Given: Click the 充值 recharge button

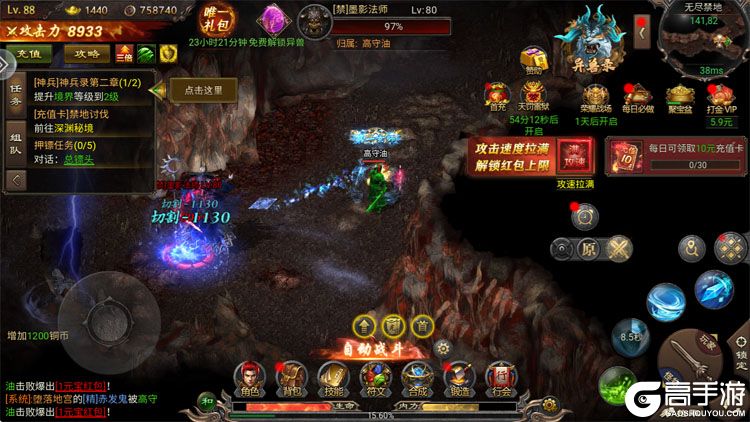Looking at the screenshot, I should (27, 53).
